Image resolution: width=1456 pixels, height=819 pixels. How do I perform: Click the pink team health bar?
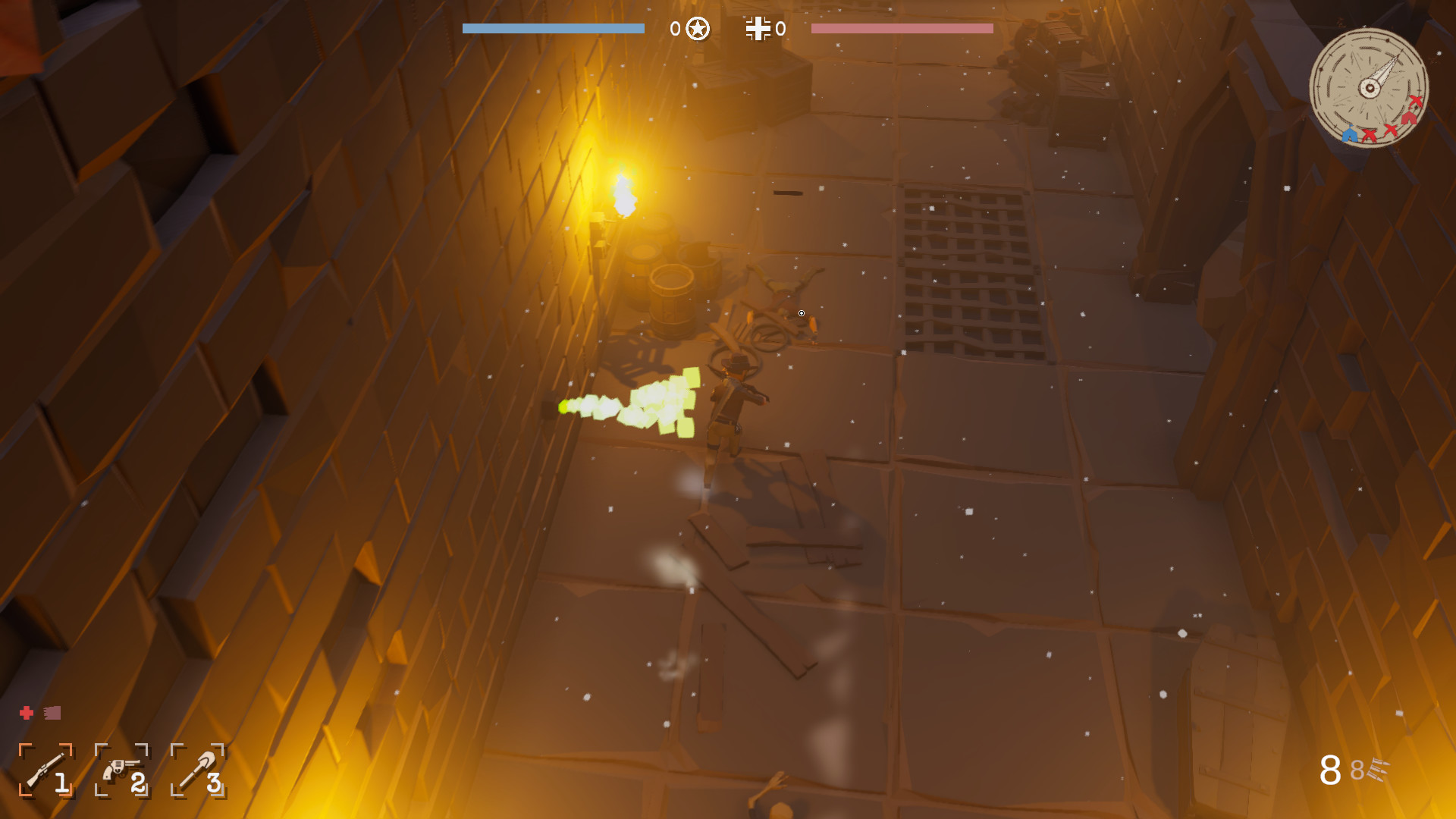point(902,27)
